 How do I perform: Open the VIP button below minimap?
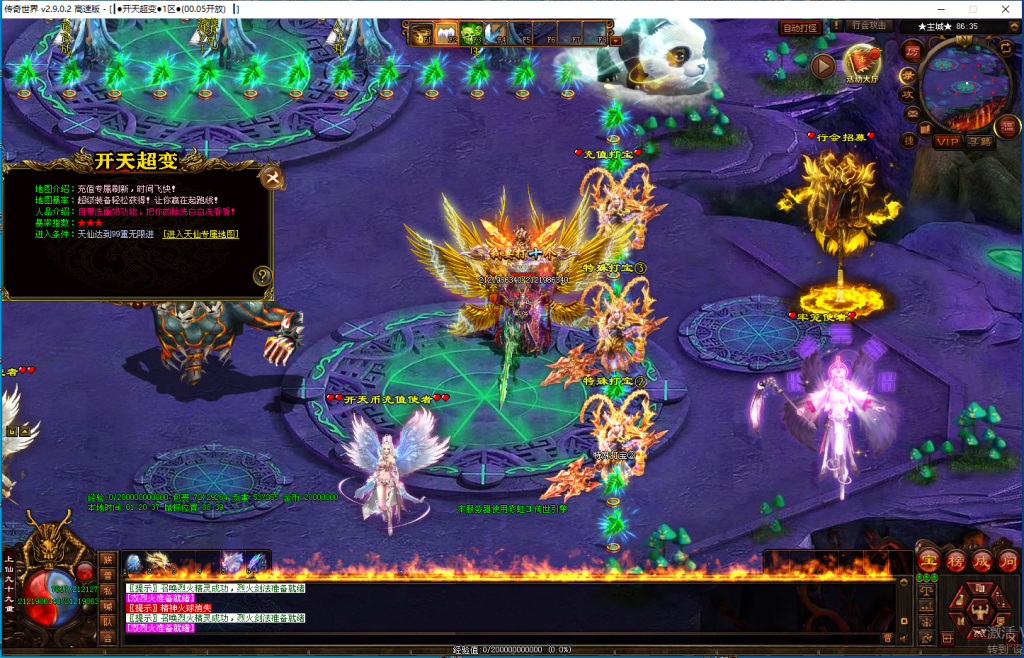click(947, 141)
